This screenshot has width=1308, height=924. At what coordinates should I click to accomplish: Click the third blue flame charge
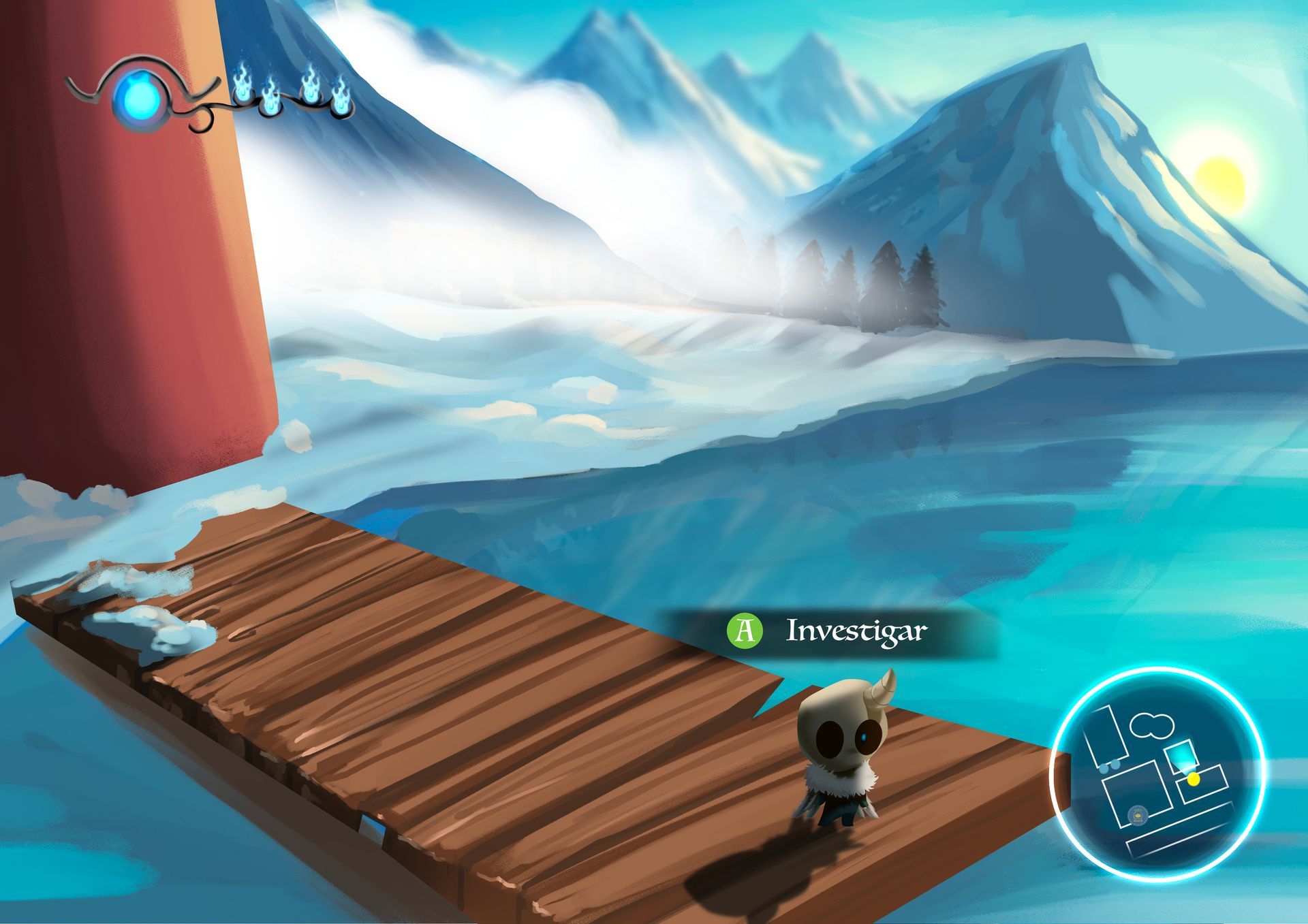311,89
